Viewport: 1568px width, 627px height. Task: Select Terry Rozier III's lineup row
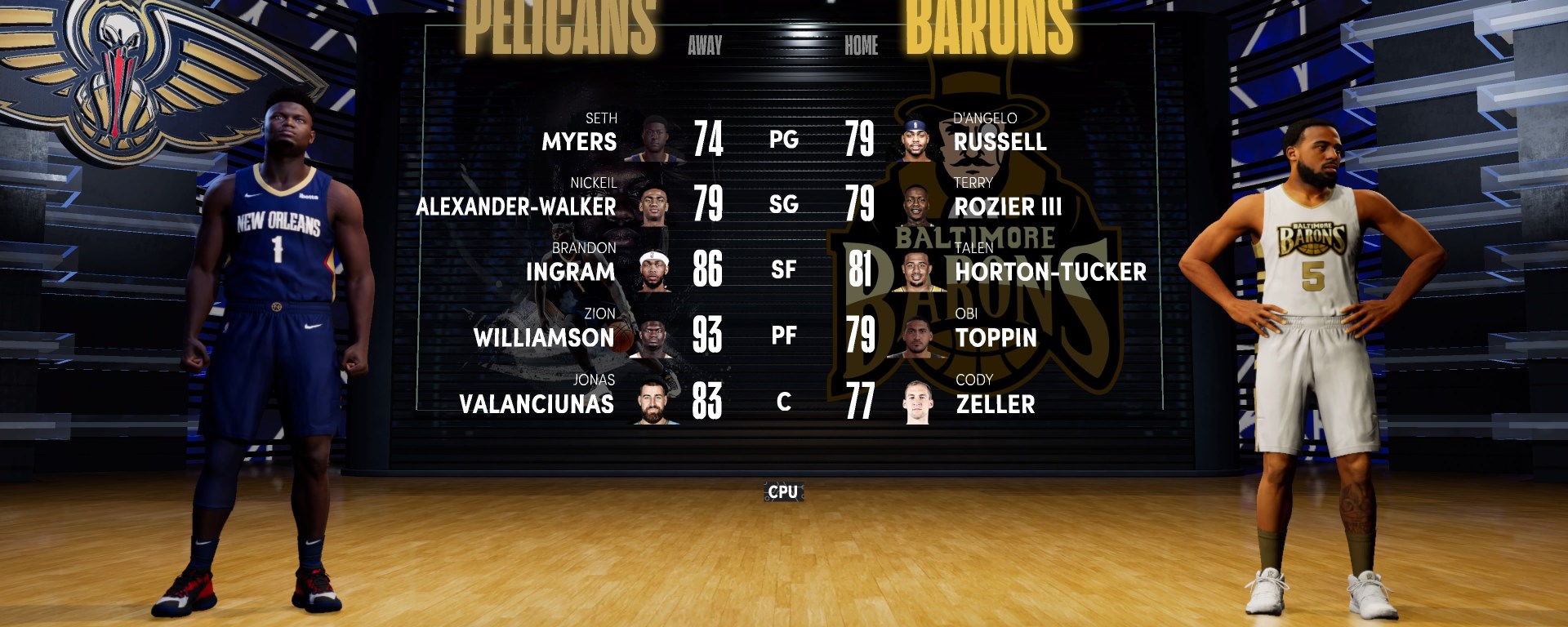[1008, 207]
